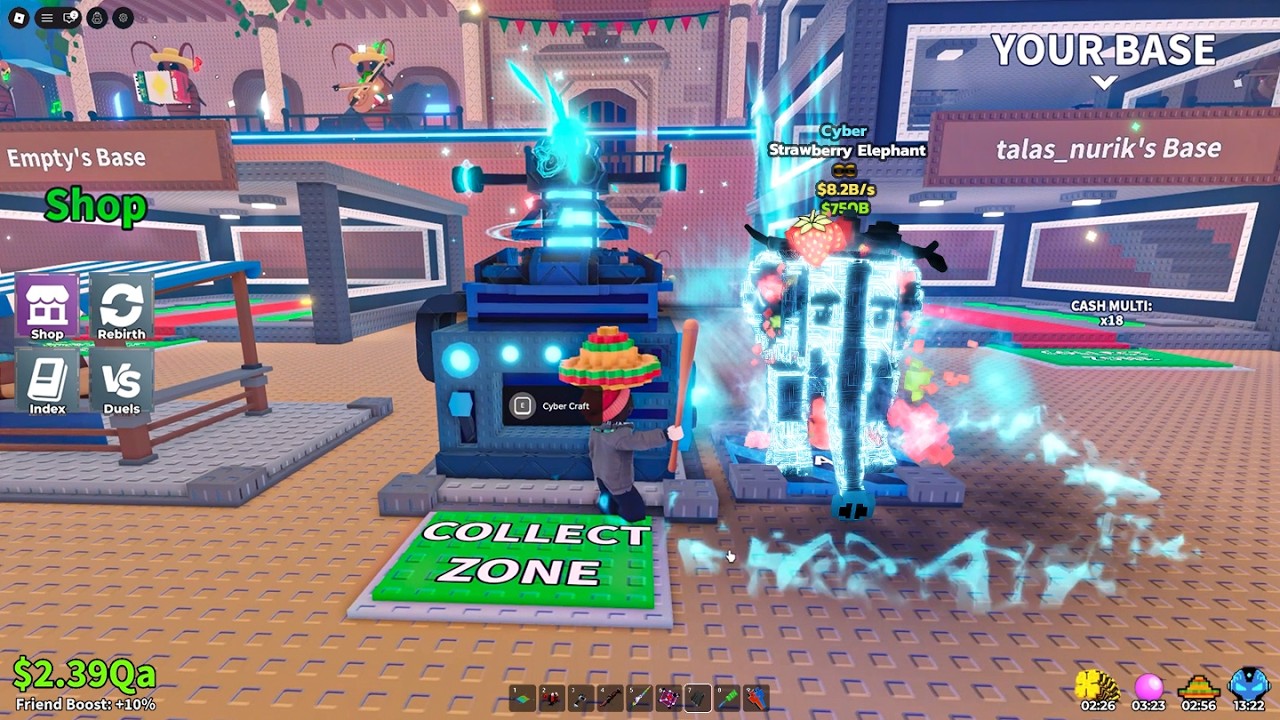Select the red and blue item in slot 9
This screenshot has width=1280, height=720.
pyautogui.click(x=756, y=697)
